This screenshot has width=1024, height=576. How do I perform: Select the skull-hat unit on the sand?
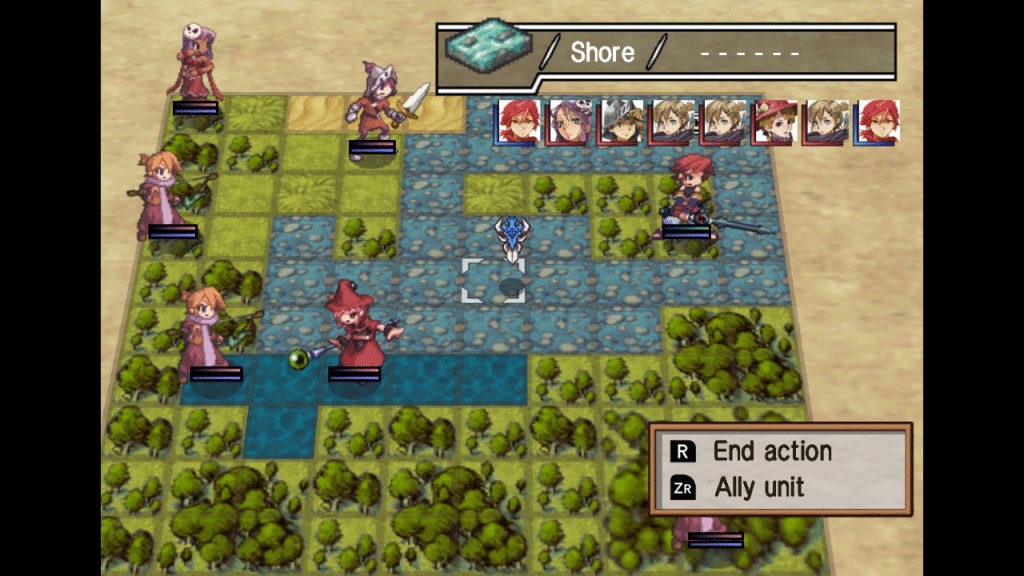(x=197, y=63)
